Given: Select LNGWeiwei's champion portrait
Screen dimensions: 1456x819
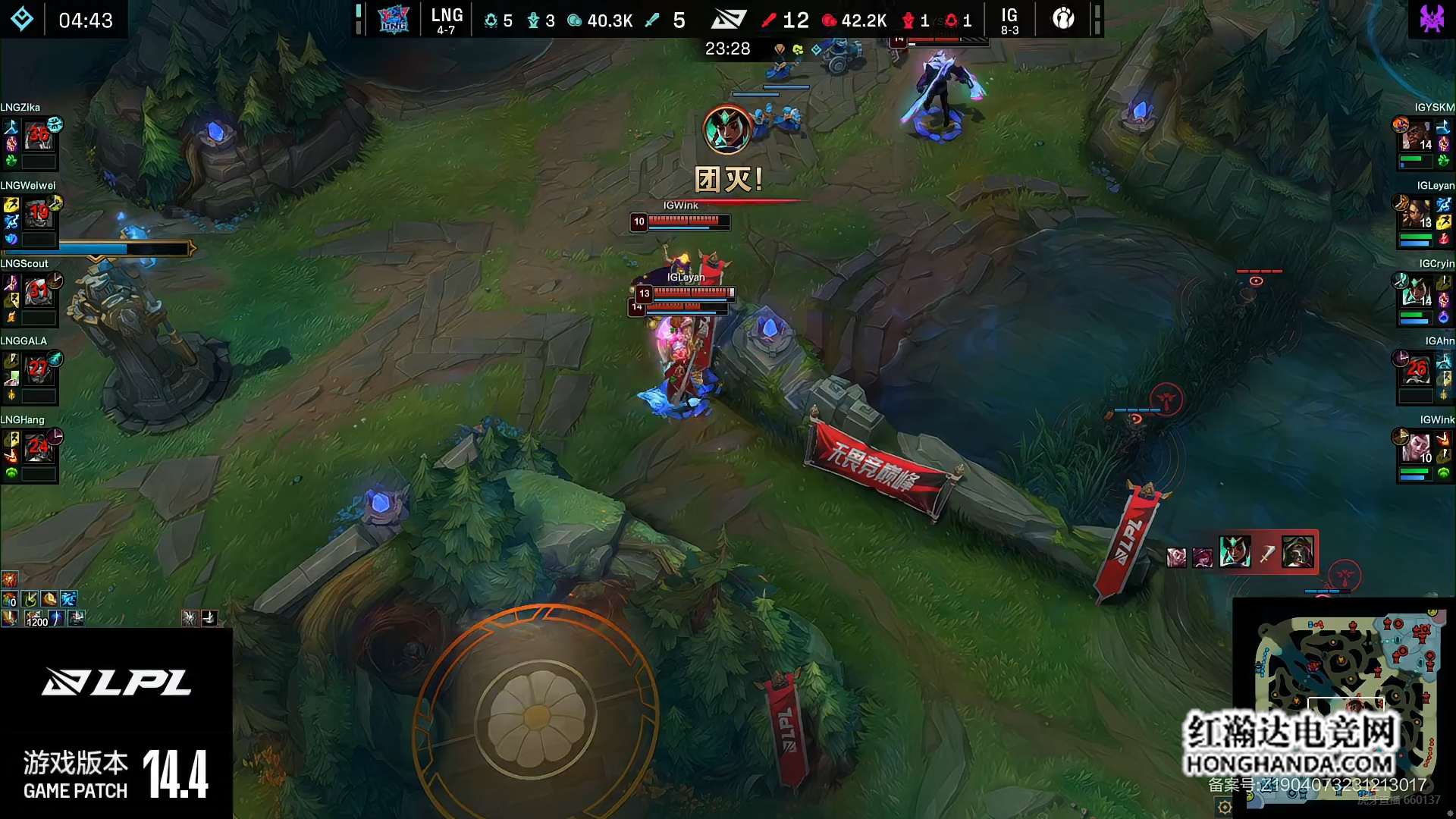Looking at the screenshot, I should (38, 214).
